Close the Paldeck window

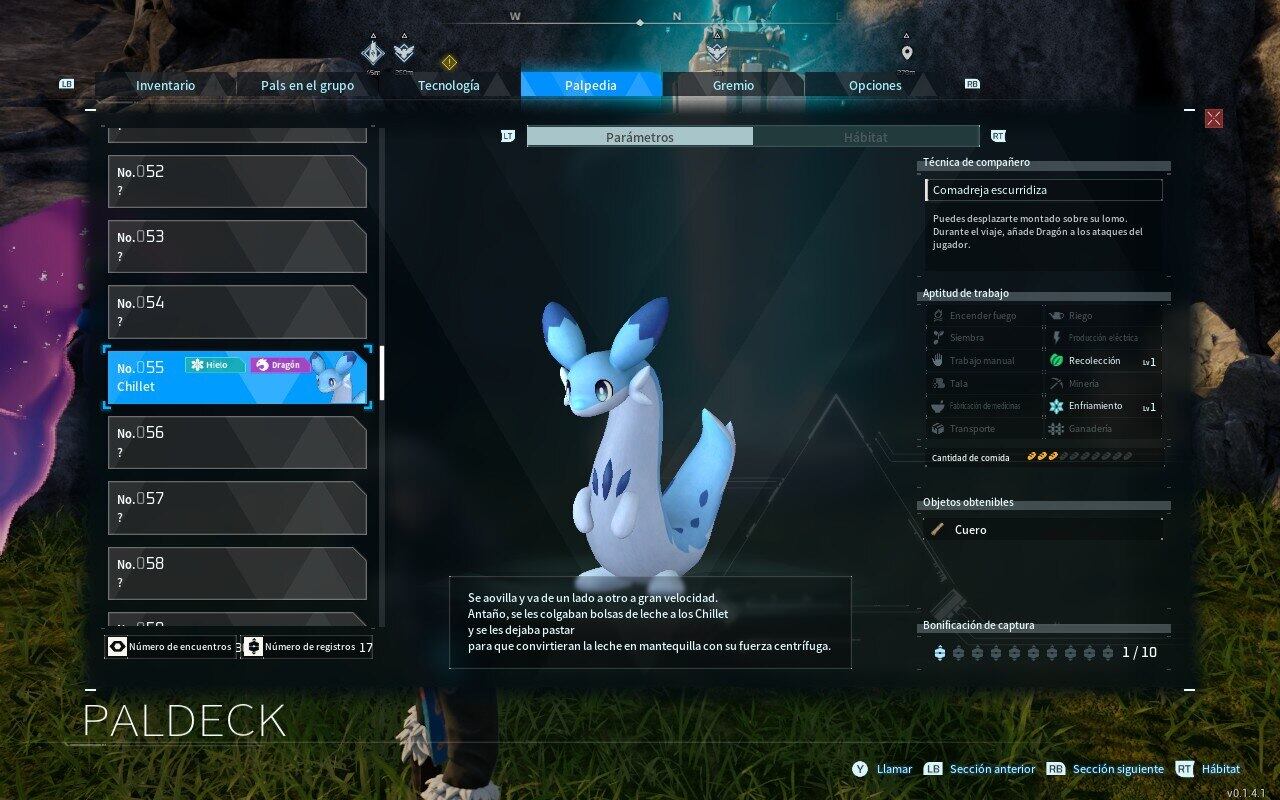(x=1213, y=119)
